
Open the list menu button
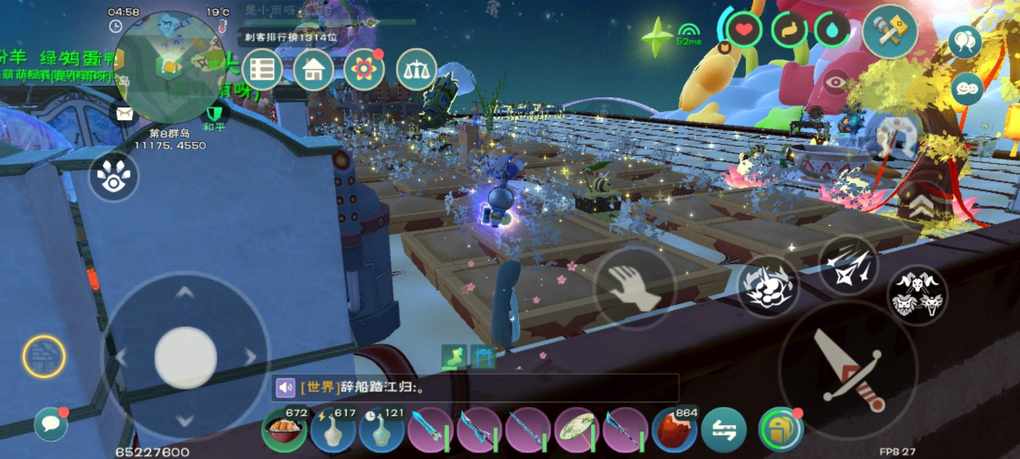tap(263, 69)
